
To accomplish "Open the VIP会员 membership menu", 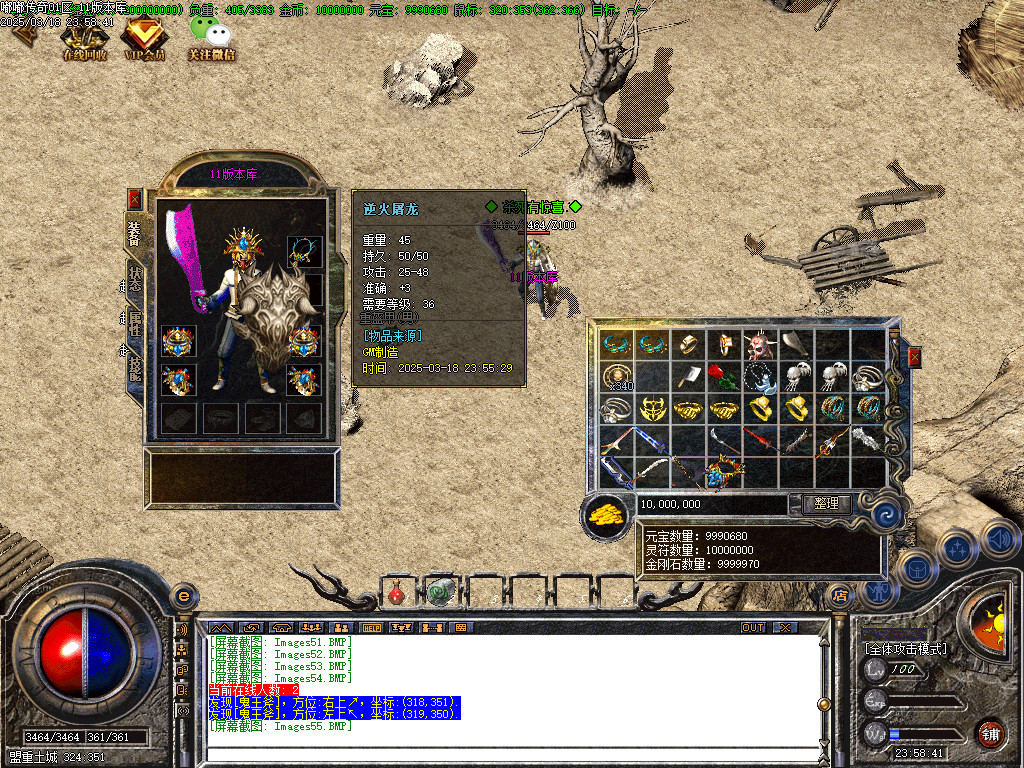I will [x=143, y=41].
